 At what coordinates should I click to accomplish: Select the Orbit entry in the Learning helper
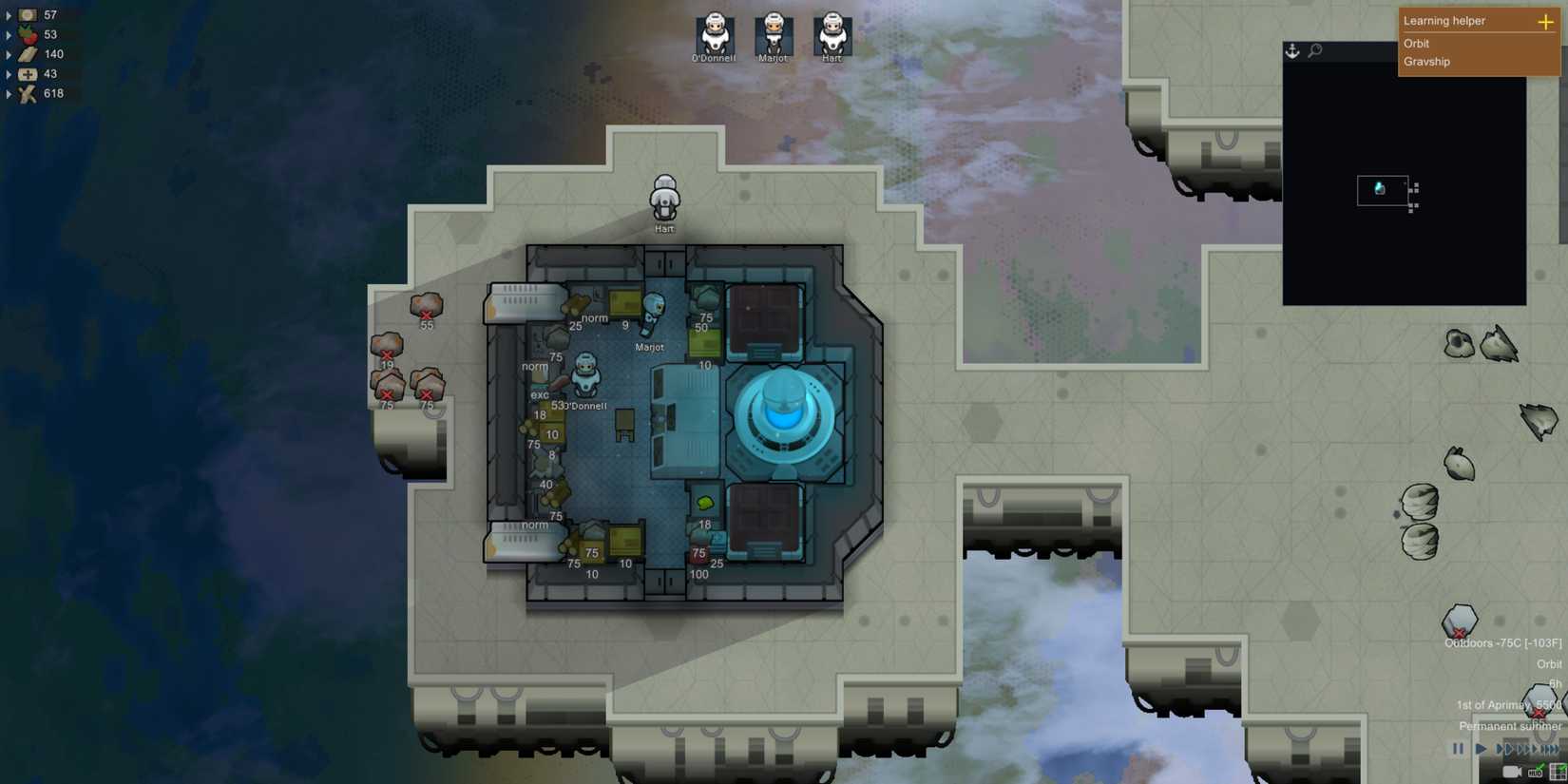[x=1417, y=44]
